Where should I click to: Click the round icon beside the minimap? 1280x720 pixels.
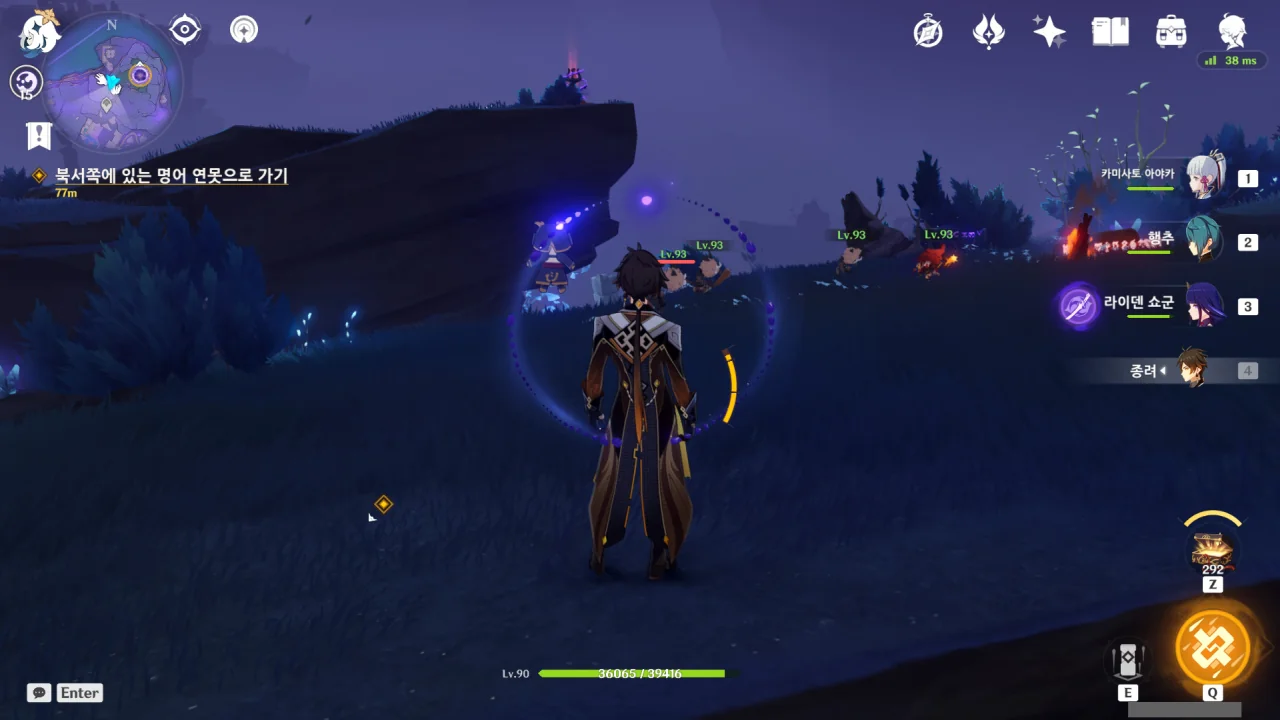(x=26, y=82)
